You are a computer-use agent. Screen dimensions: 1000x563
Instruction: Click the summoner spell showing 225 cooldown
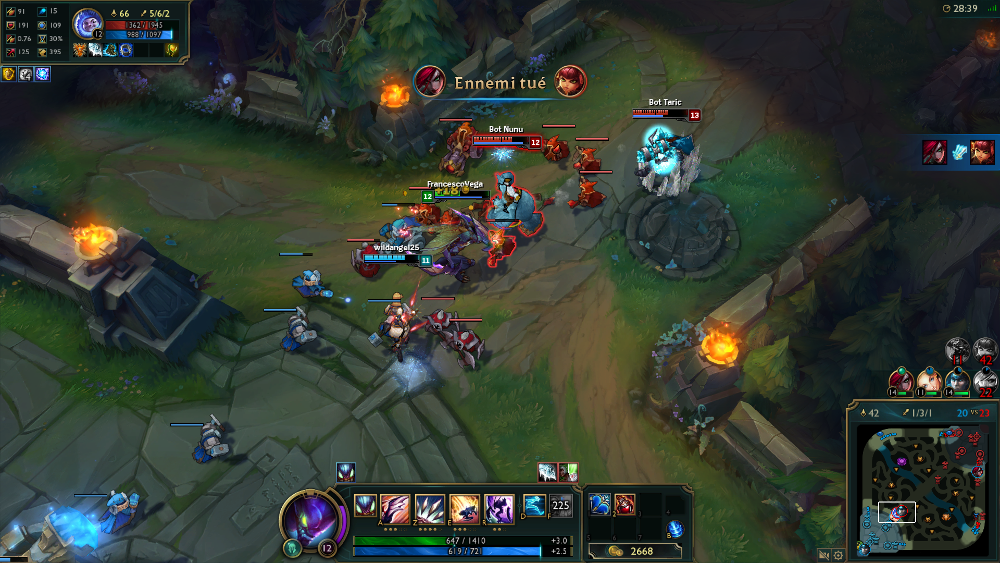pyautogui.click(x=561, y=506)
